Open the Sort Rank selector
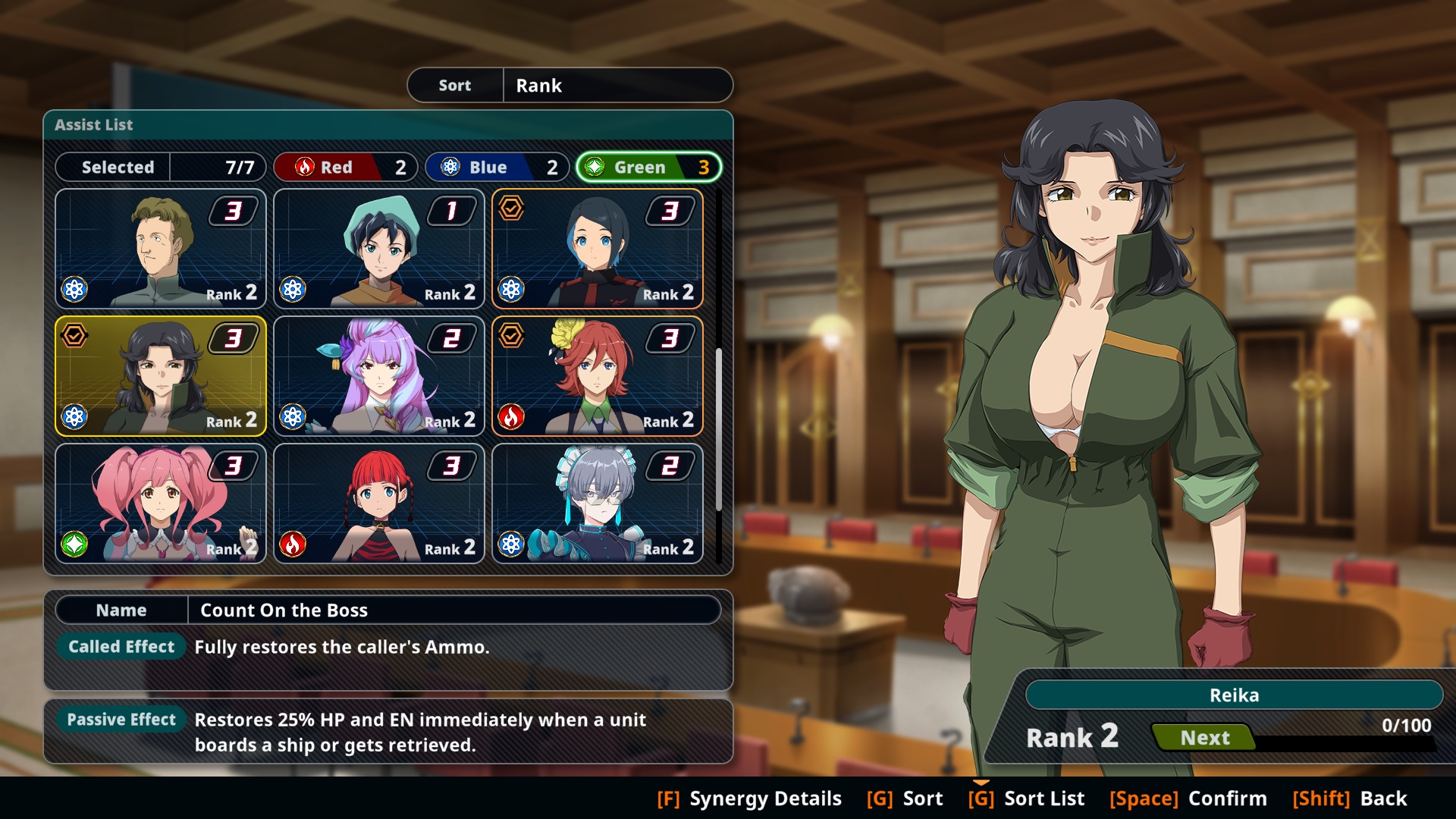Viewport: 1456px width, 819px height. [x=570, y=85]
